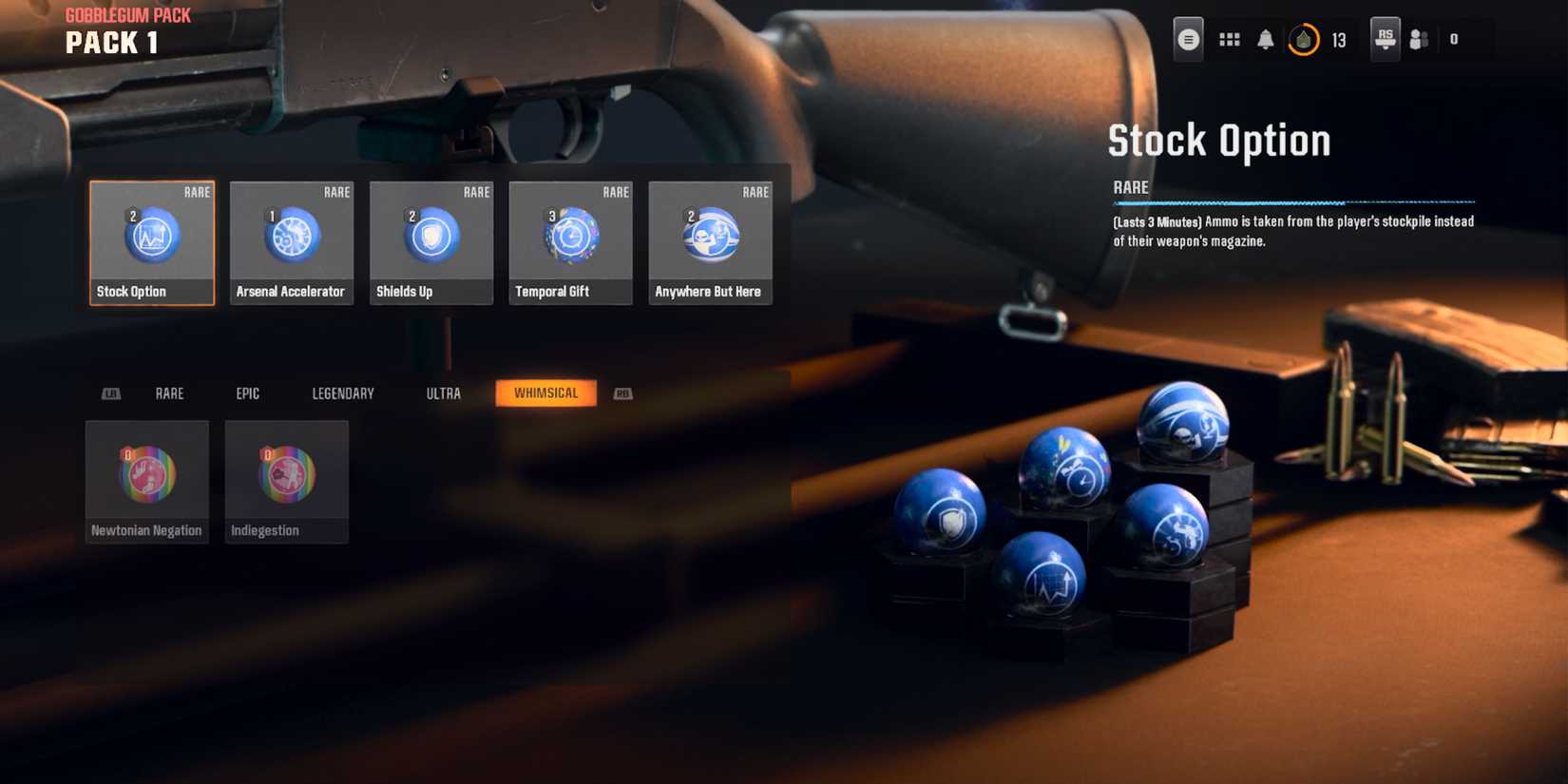Click the rank progress ring
This screenshot has width=1568, height=784.
coord(1304,39)
